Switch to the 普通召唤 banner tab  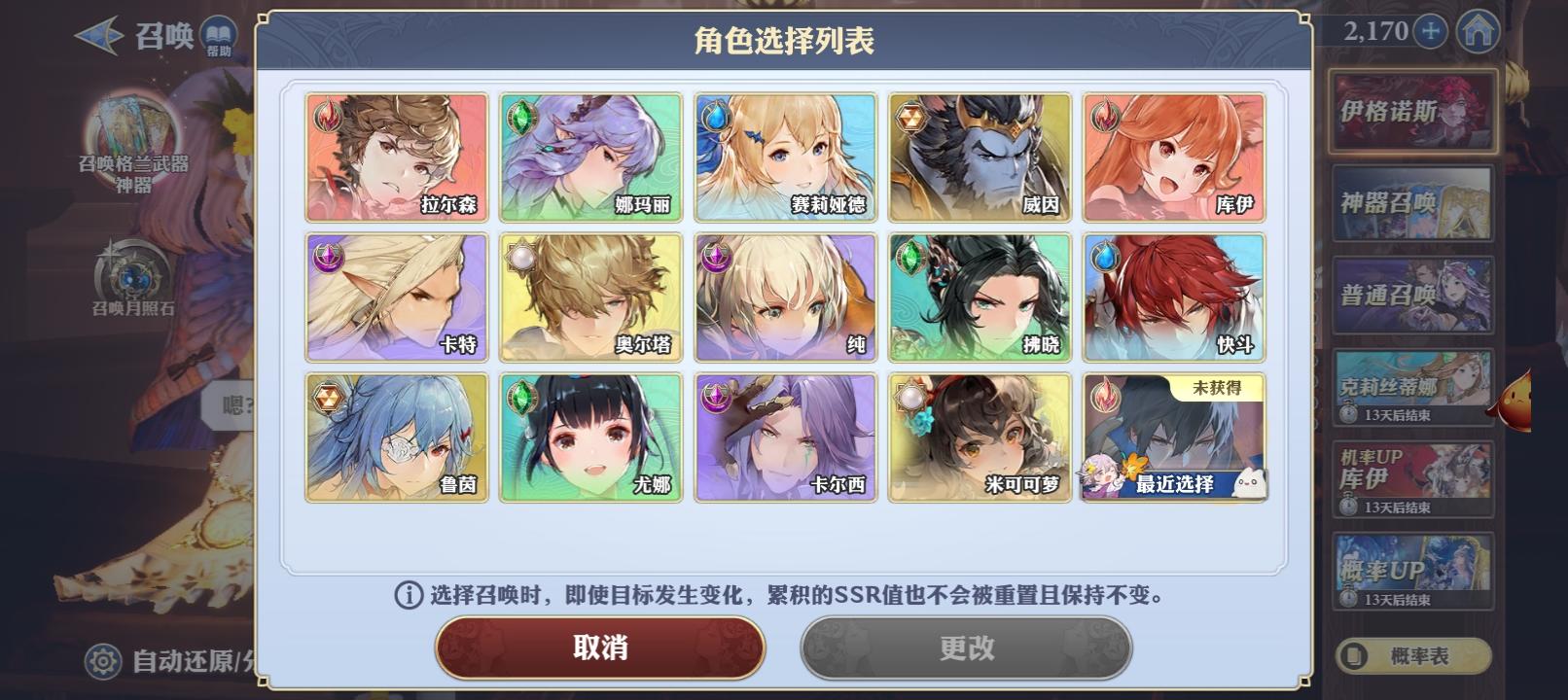pyautogui.click(x=1410, y=292)
